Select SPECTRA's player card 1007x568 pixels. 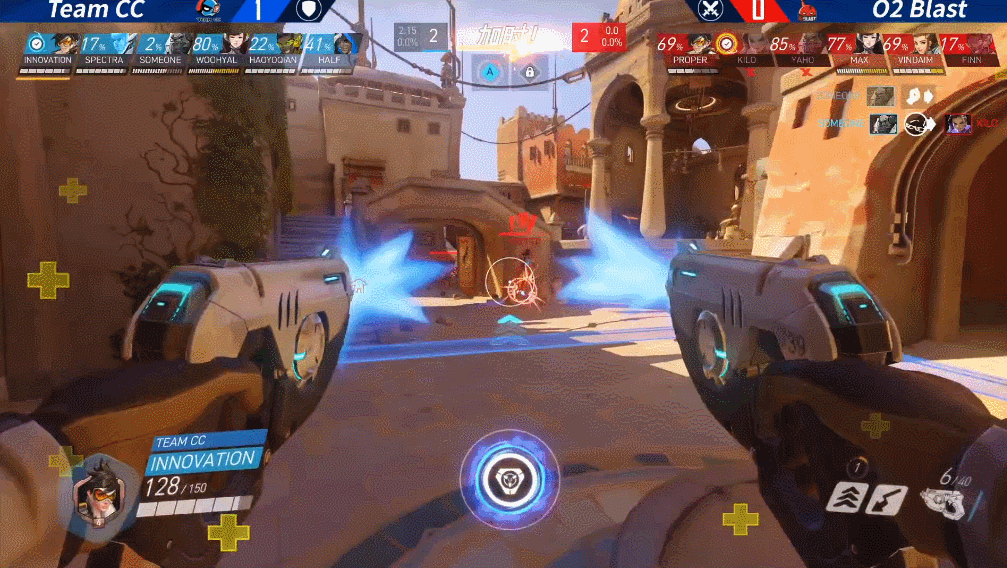pos(105,48)
